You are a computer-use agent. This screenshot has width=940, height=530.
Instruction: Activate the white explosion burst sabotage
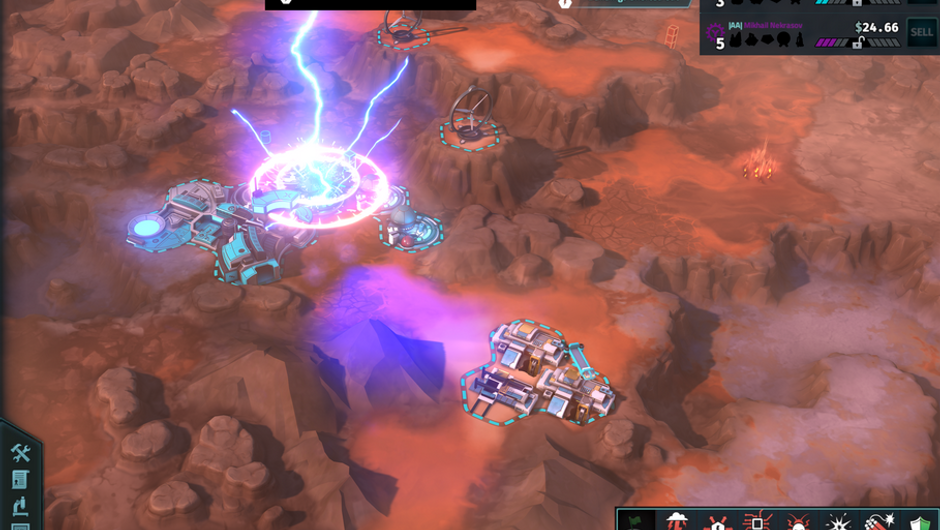click(838, 521)
